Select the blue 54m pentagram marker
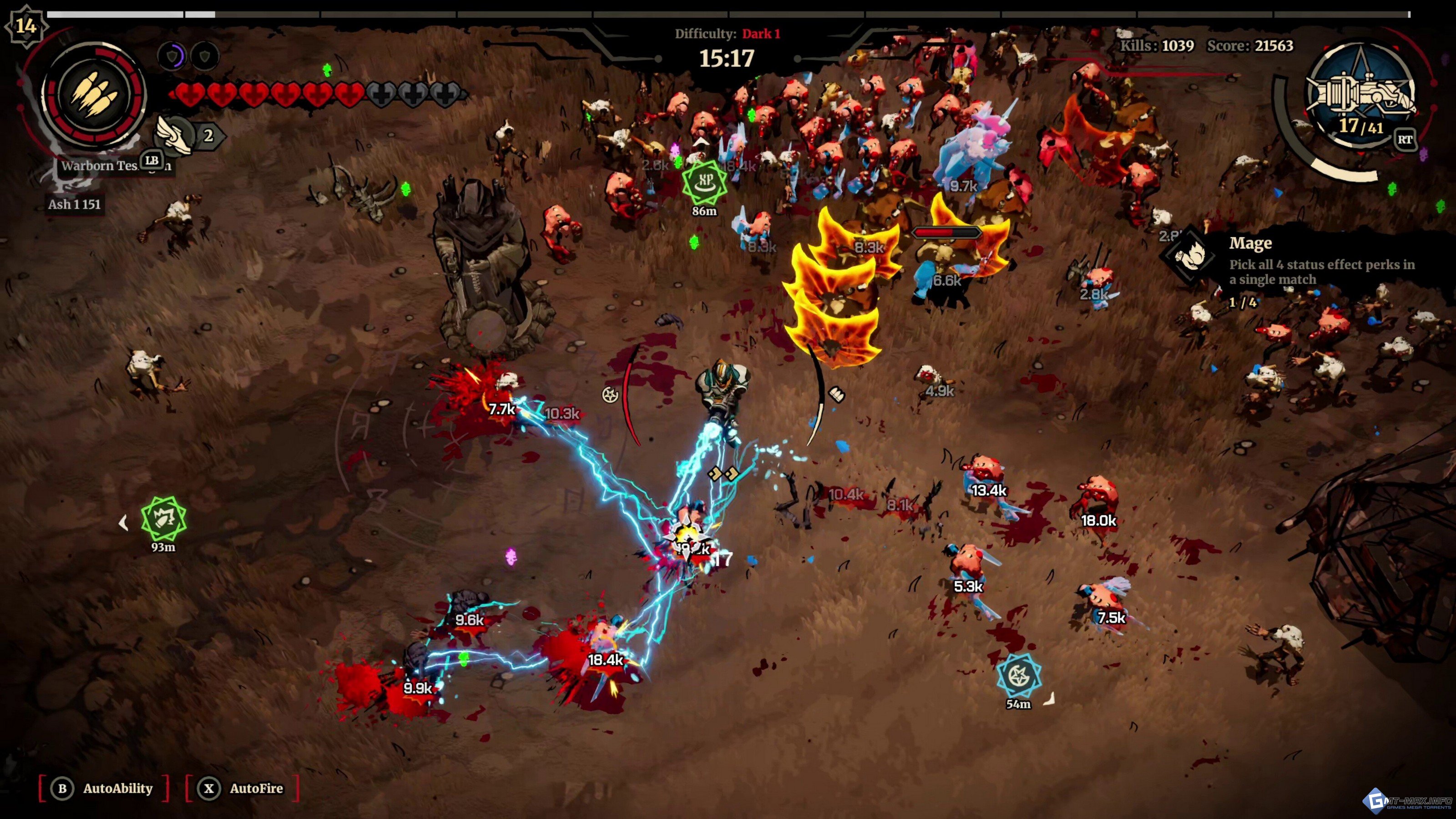Viewport: 1456px width, 819px height. [x=1019, y=675]
